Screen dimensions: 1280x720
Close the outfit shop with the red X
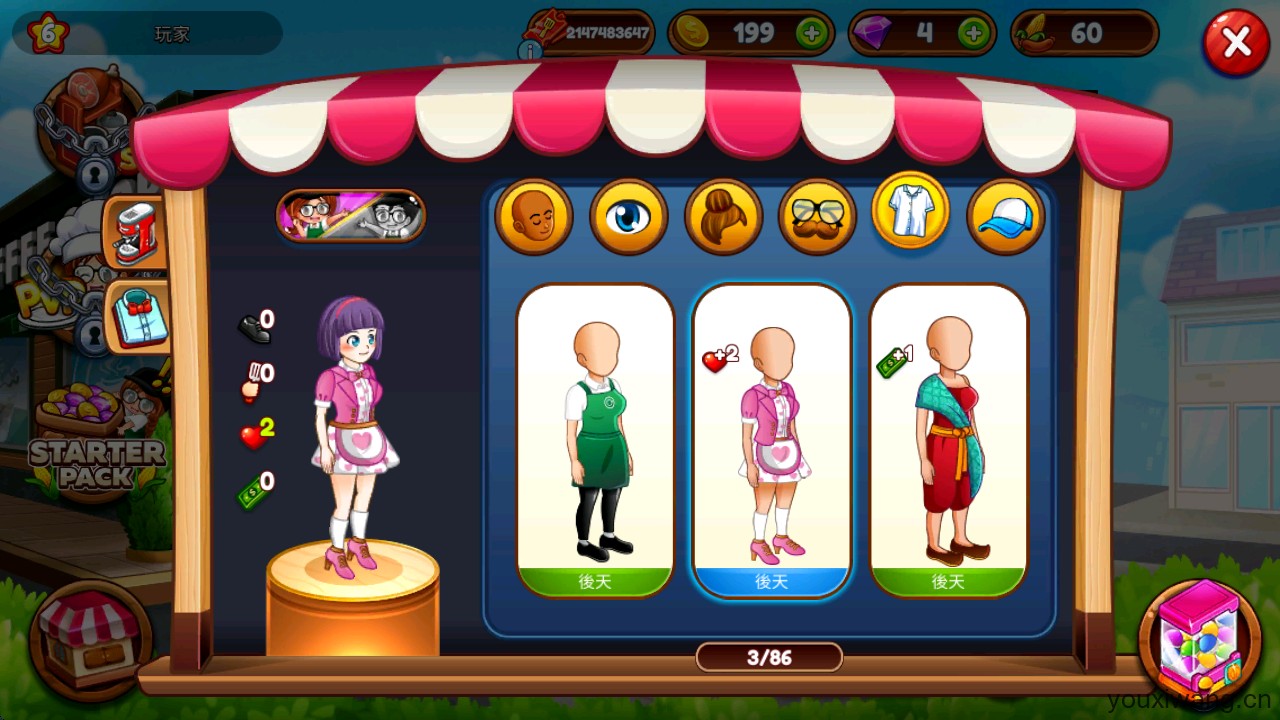tap(1236, 43)
